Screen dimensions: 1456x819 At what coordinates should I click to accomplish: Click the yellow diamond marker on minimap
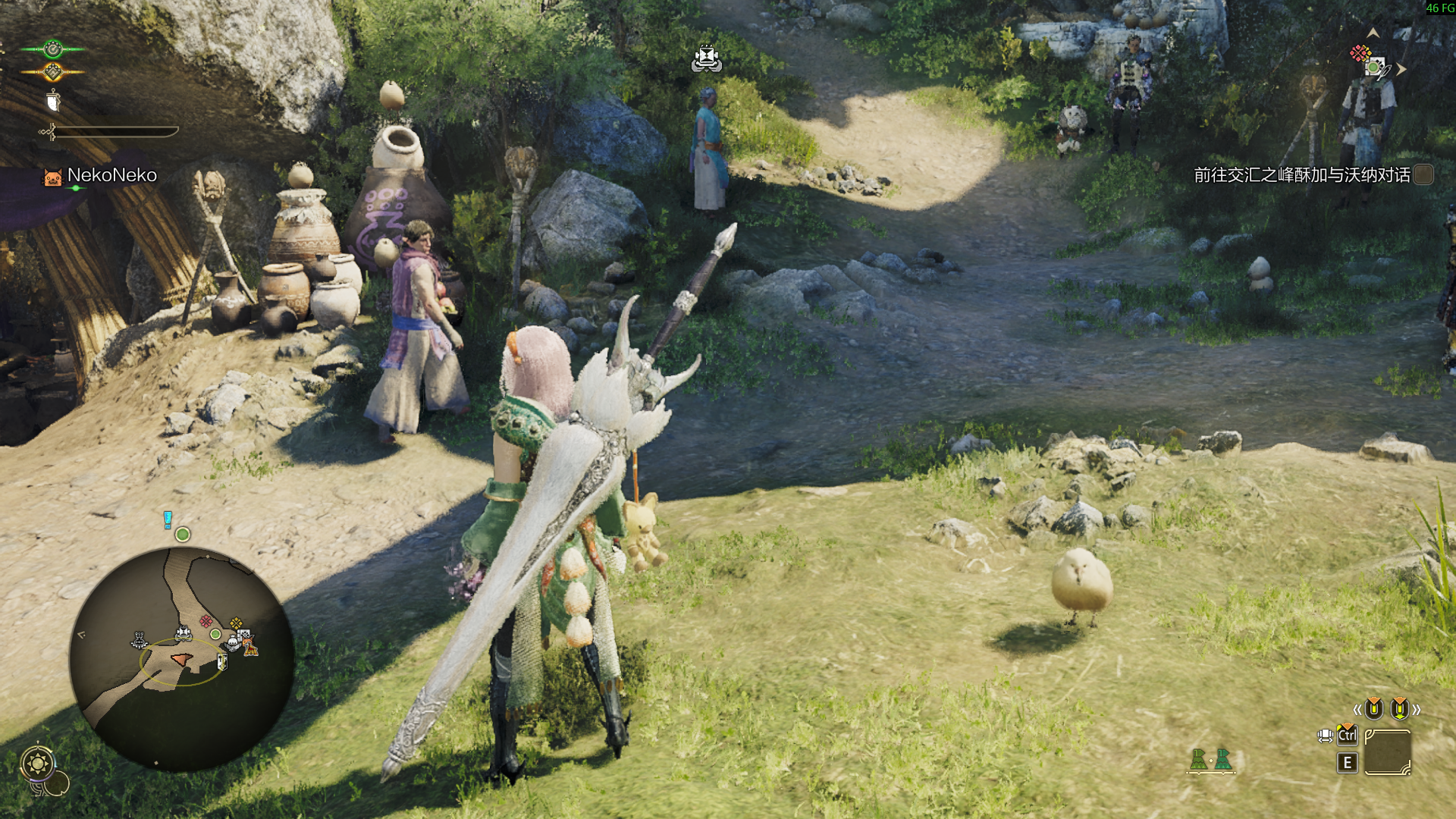tap(236, 623)
